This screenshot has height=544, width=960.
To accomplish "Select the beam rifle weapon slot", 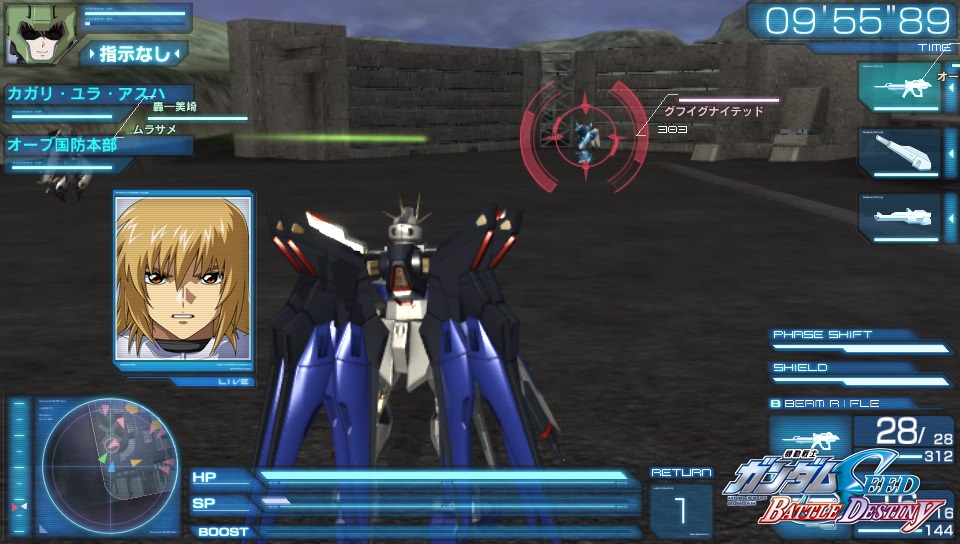I will pos(898,88).
